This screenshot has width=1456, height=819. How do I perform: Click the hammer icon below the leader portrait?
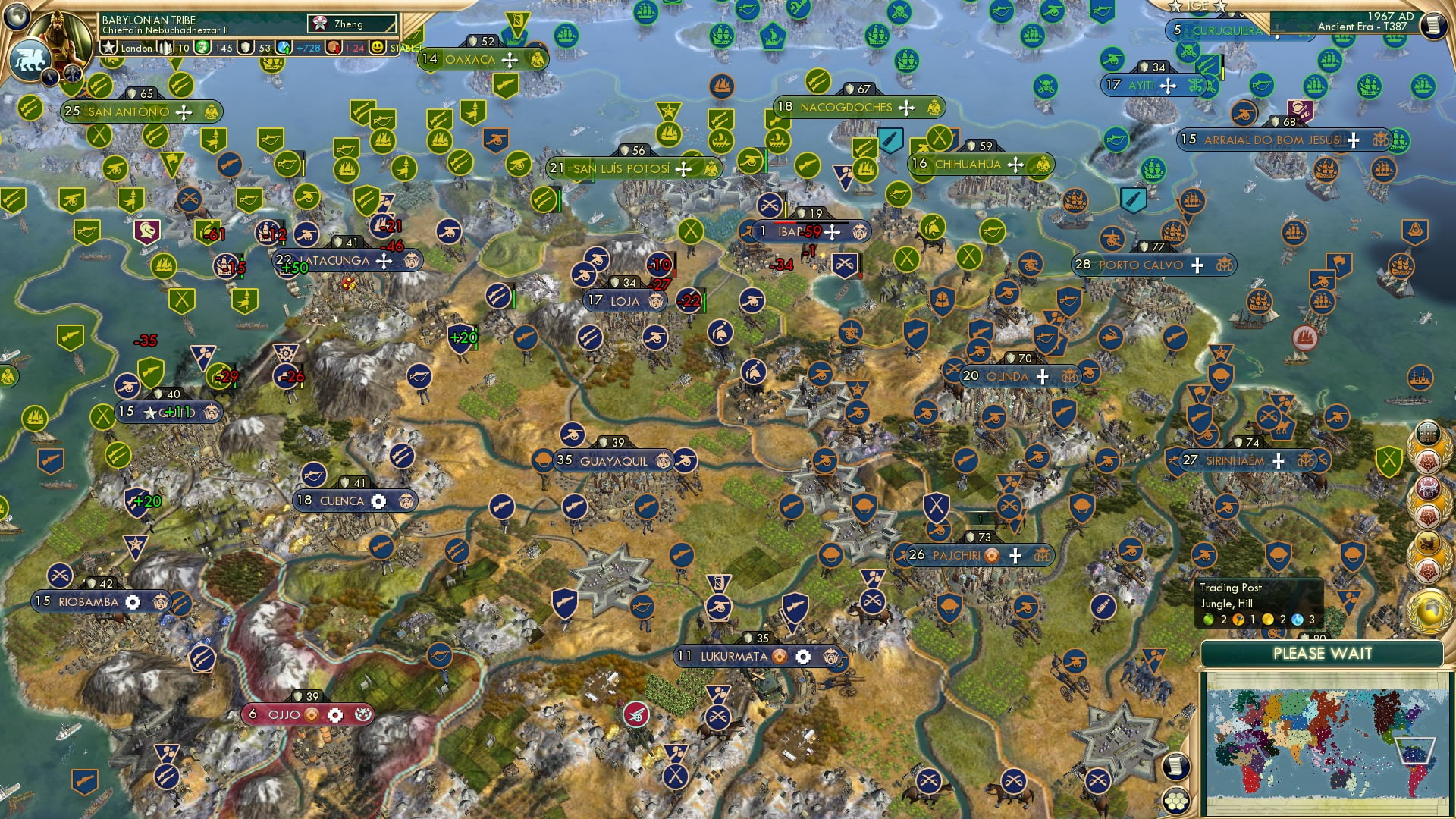[71, 74]
